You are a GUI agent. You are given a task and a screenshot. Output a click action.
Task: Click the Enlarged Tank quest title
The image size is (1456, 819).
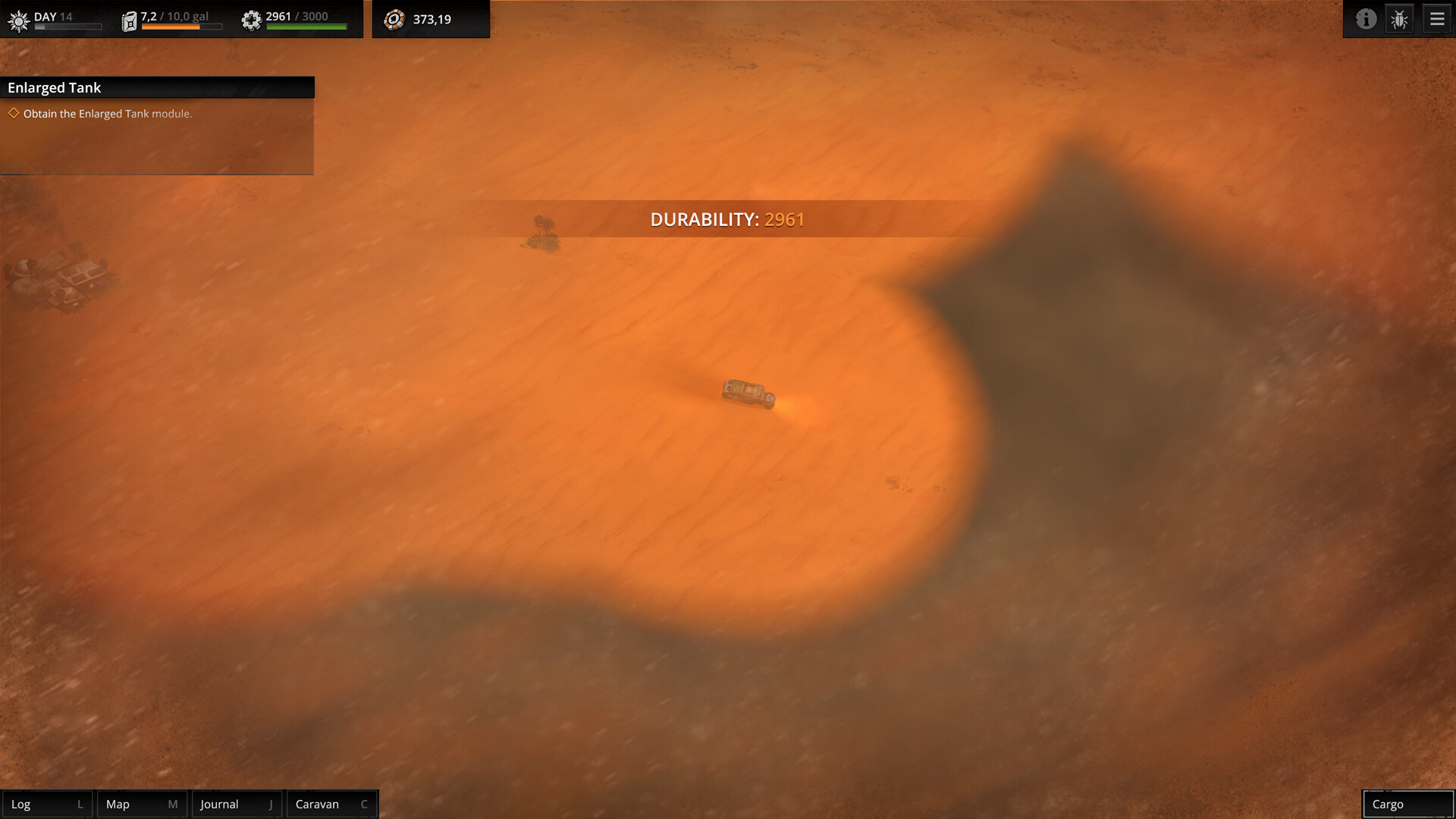(53, 87)
